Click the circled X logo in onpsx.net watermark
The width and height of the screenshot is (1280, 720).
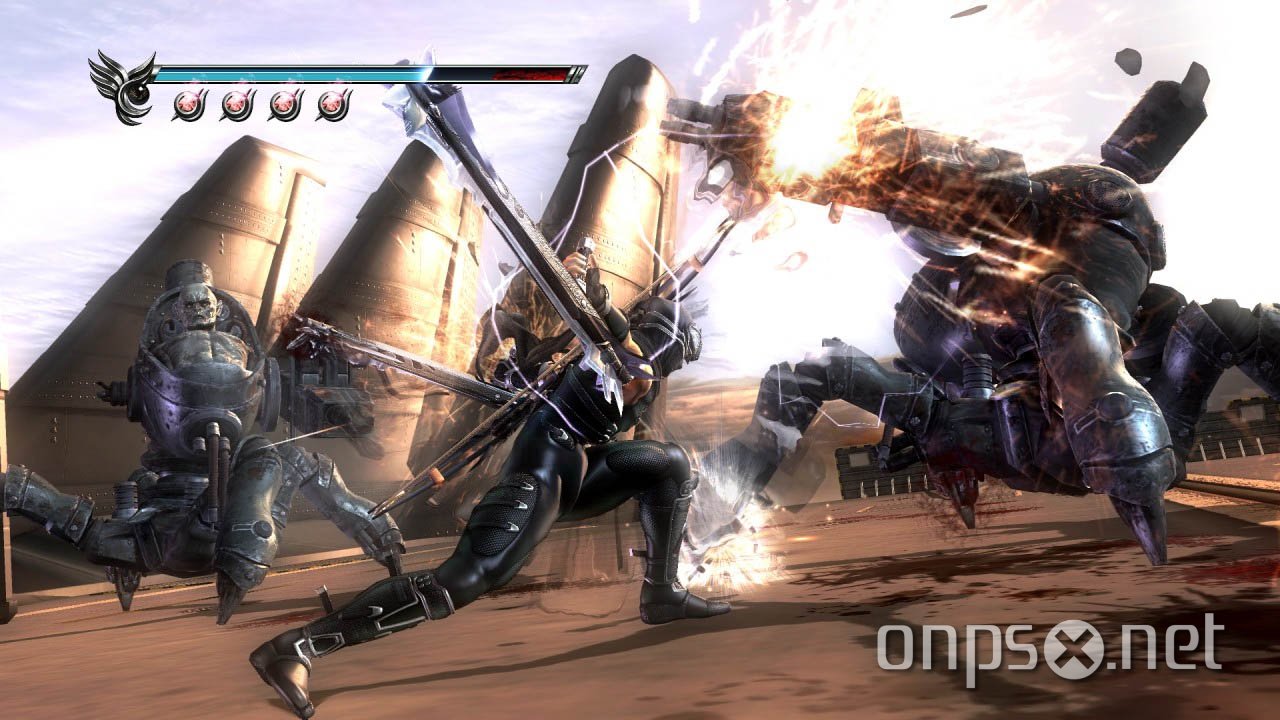click(1073, 648)
